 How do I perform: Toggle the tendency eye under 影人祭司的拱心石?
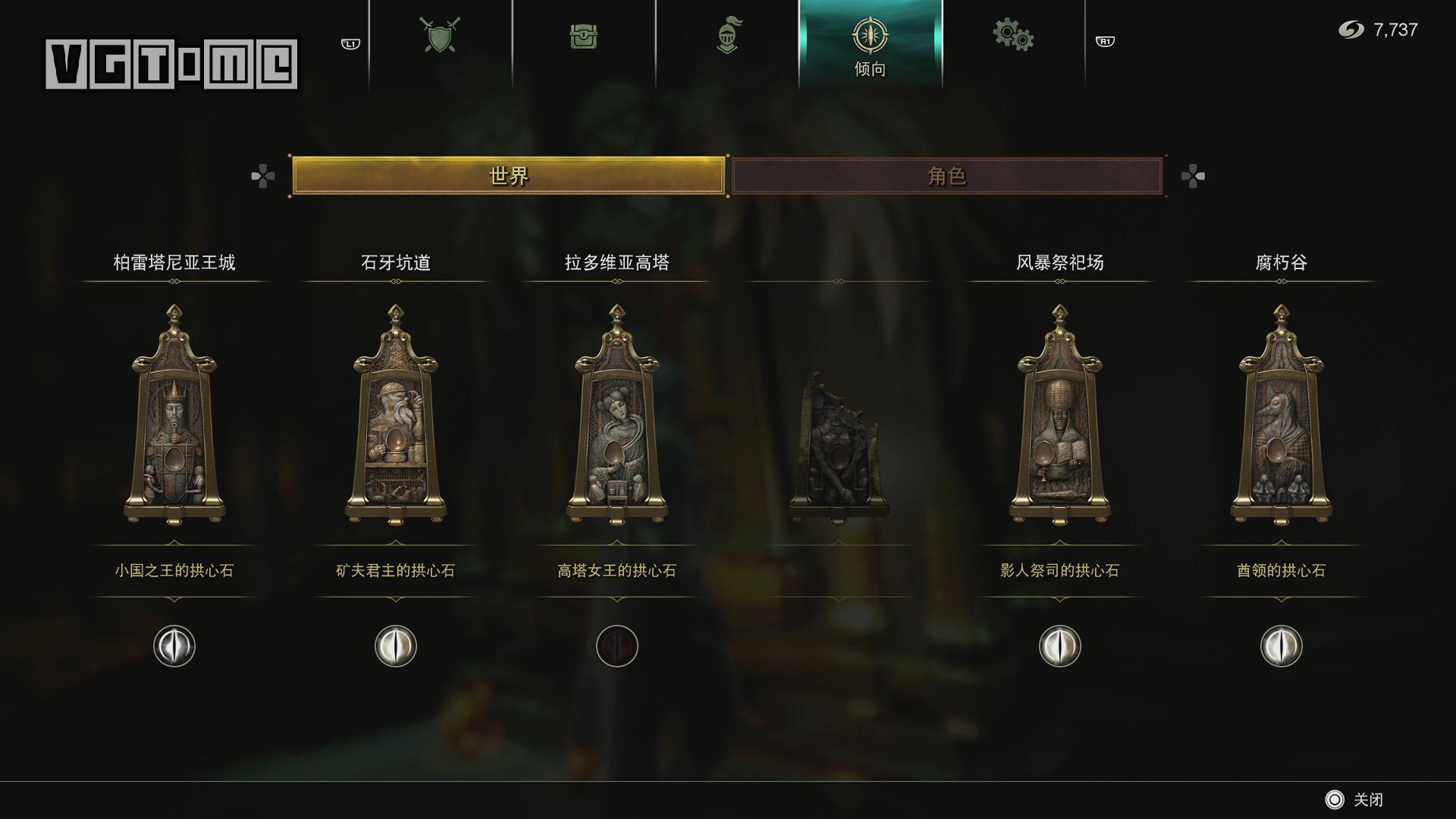point(1059,646)
